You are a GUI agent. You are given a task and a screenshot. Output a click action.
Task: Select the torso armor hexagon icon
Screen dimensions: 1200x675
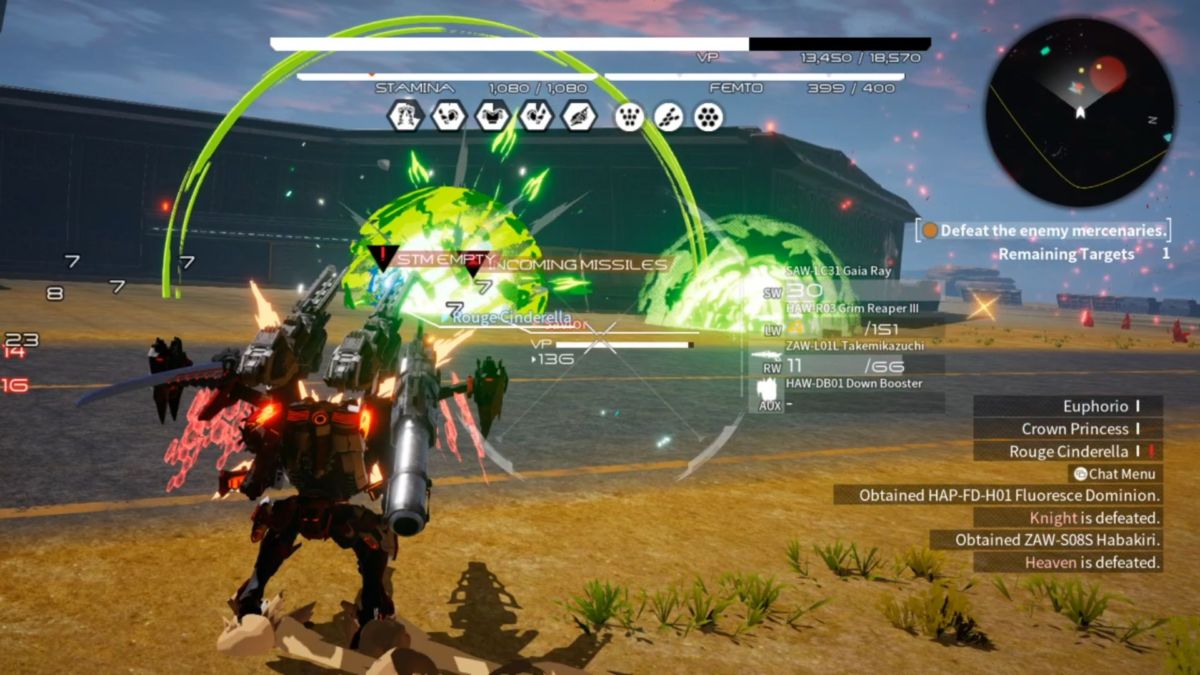[x=492, y=116]
